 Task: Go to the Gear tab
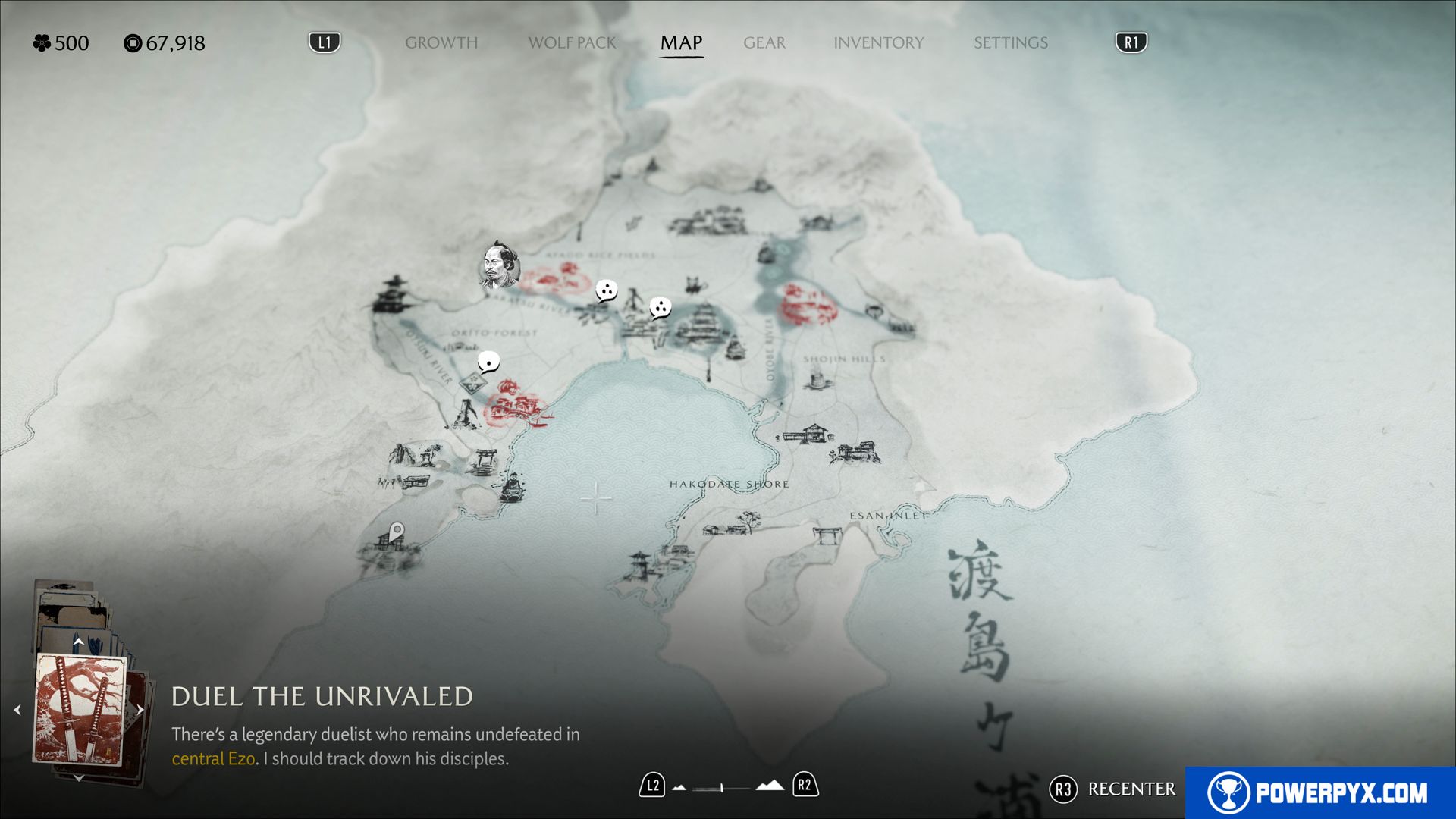[764, 43]
